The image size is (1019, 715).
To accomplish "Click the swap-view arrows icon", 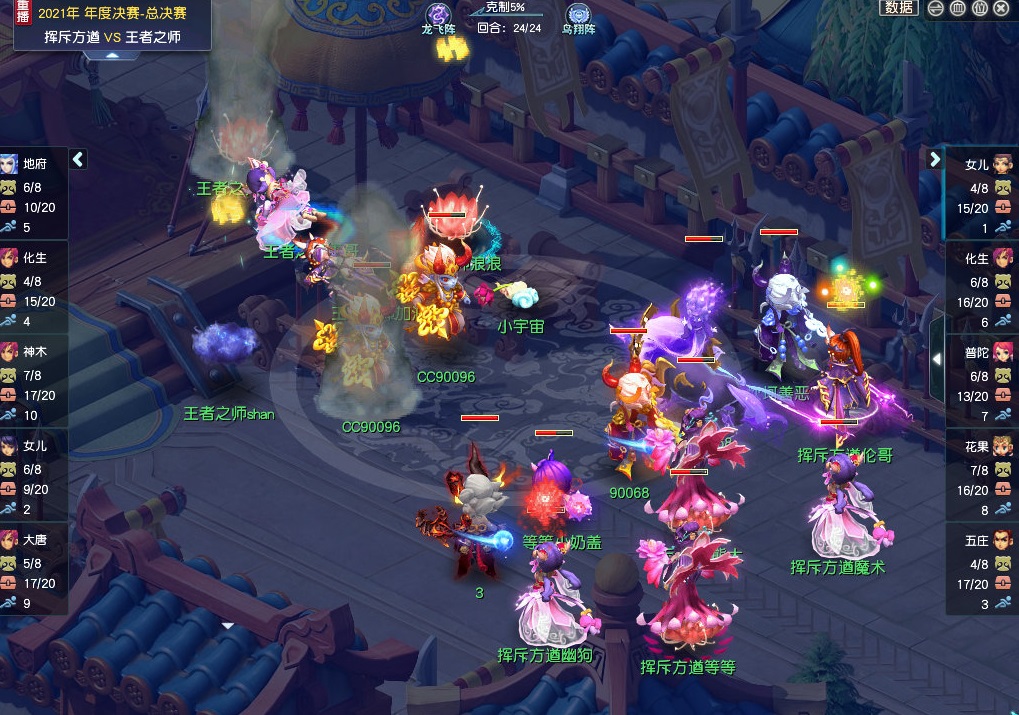I will click(936, 8).
